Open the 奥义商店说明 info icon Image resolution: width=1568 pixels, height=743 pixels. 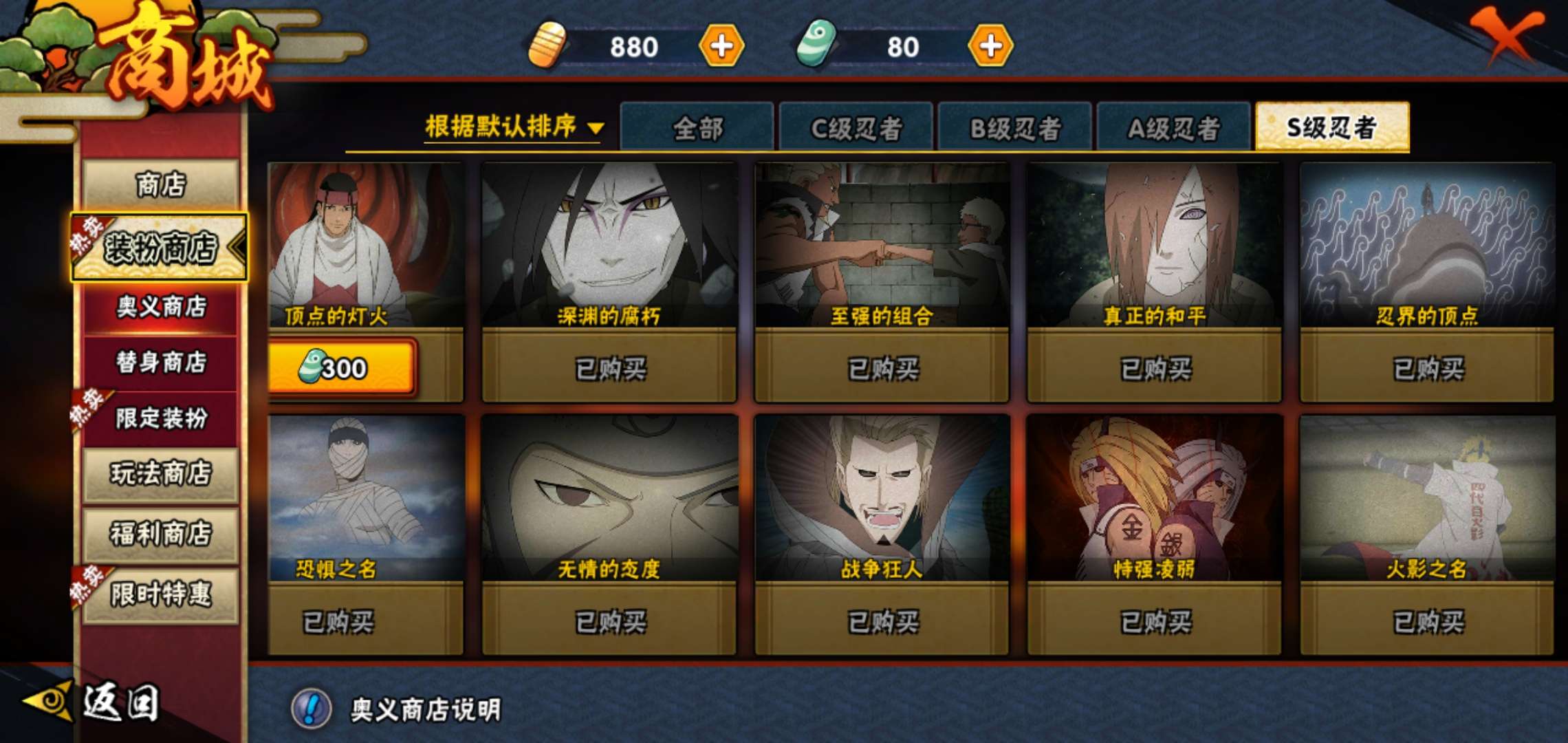pos(312,709)
